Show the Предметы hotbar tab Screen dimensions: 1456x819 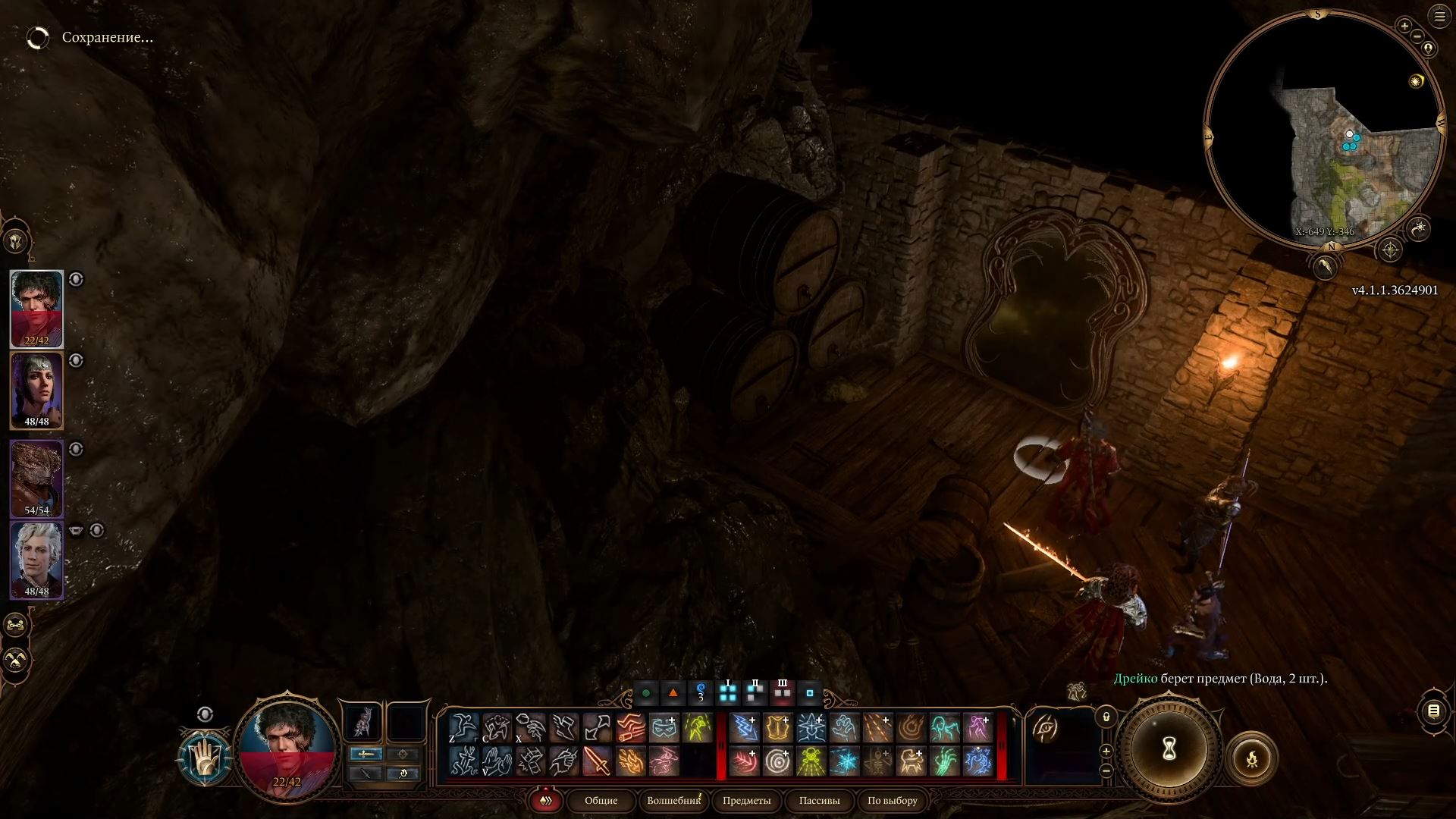tap(746, 800)
